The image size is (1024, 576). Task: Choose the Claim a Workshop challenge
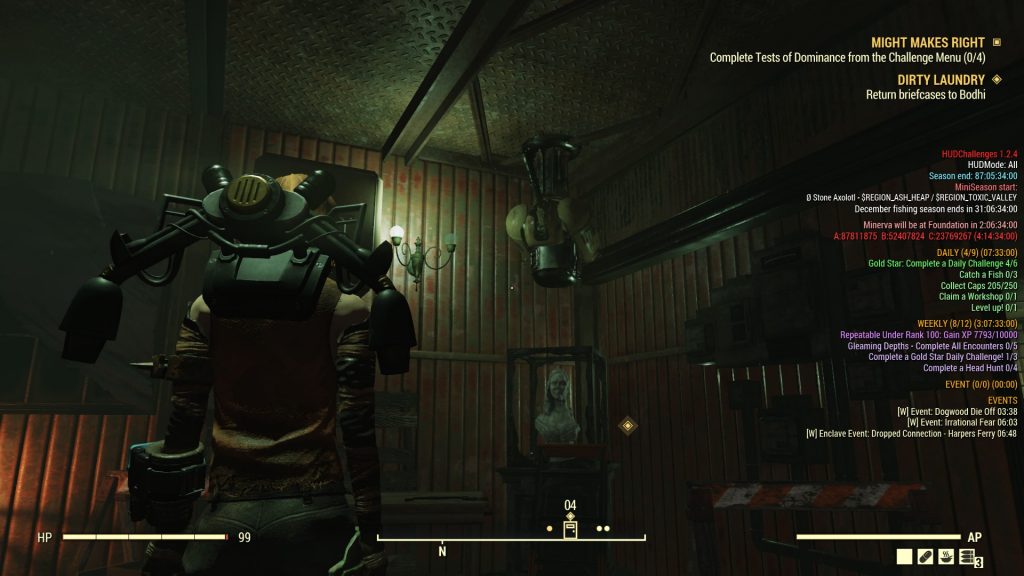pos(980,297)
